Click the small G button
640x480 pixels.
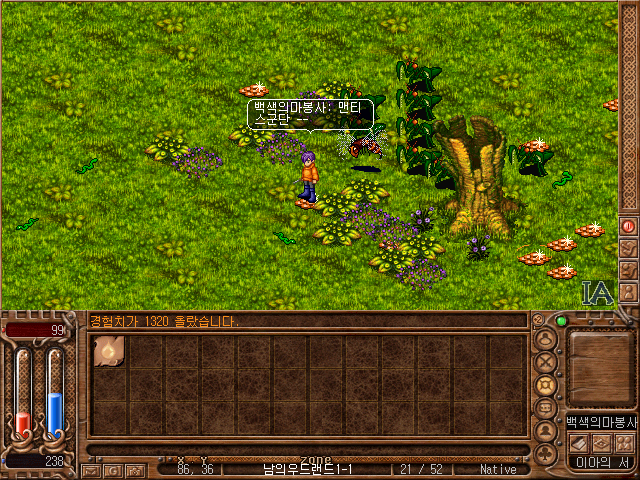tap(112, 469)
